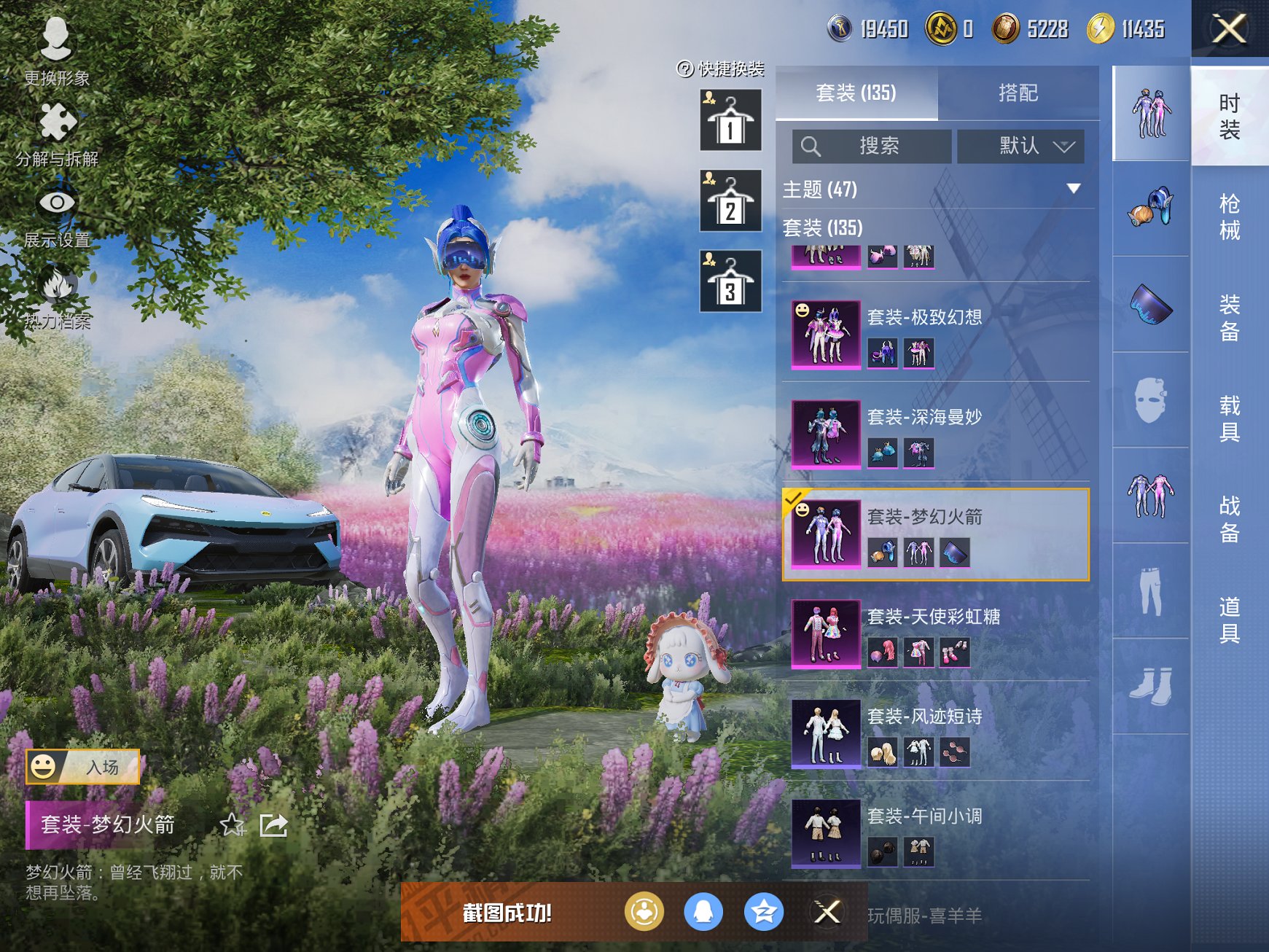Choose the 套装-深海曼妙 outfit

(x=936, y=434)
